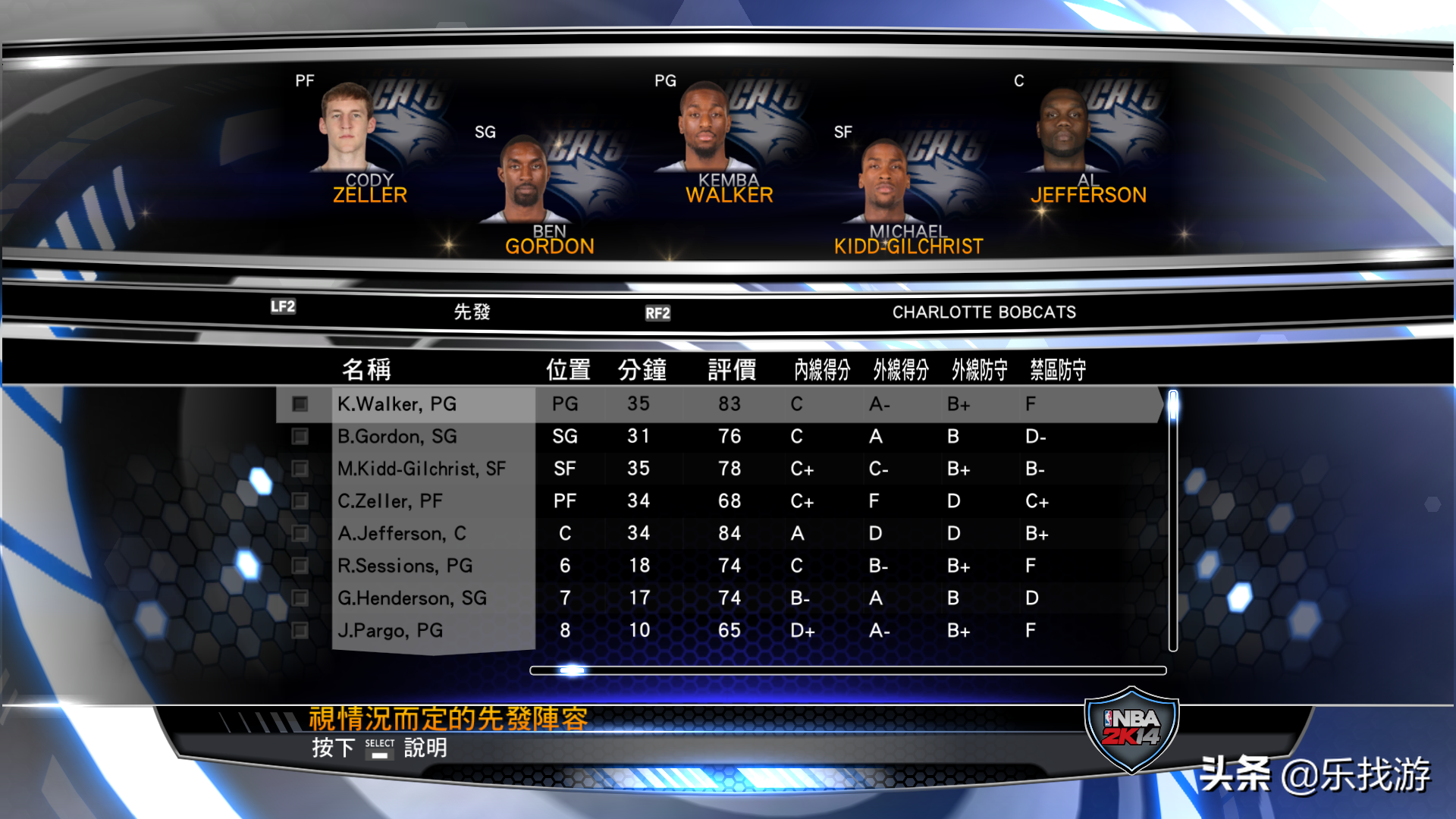Select R.Sessions, PG from the roster
This screenshot has height=819, width=1456.
(417, 565)
